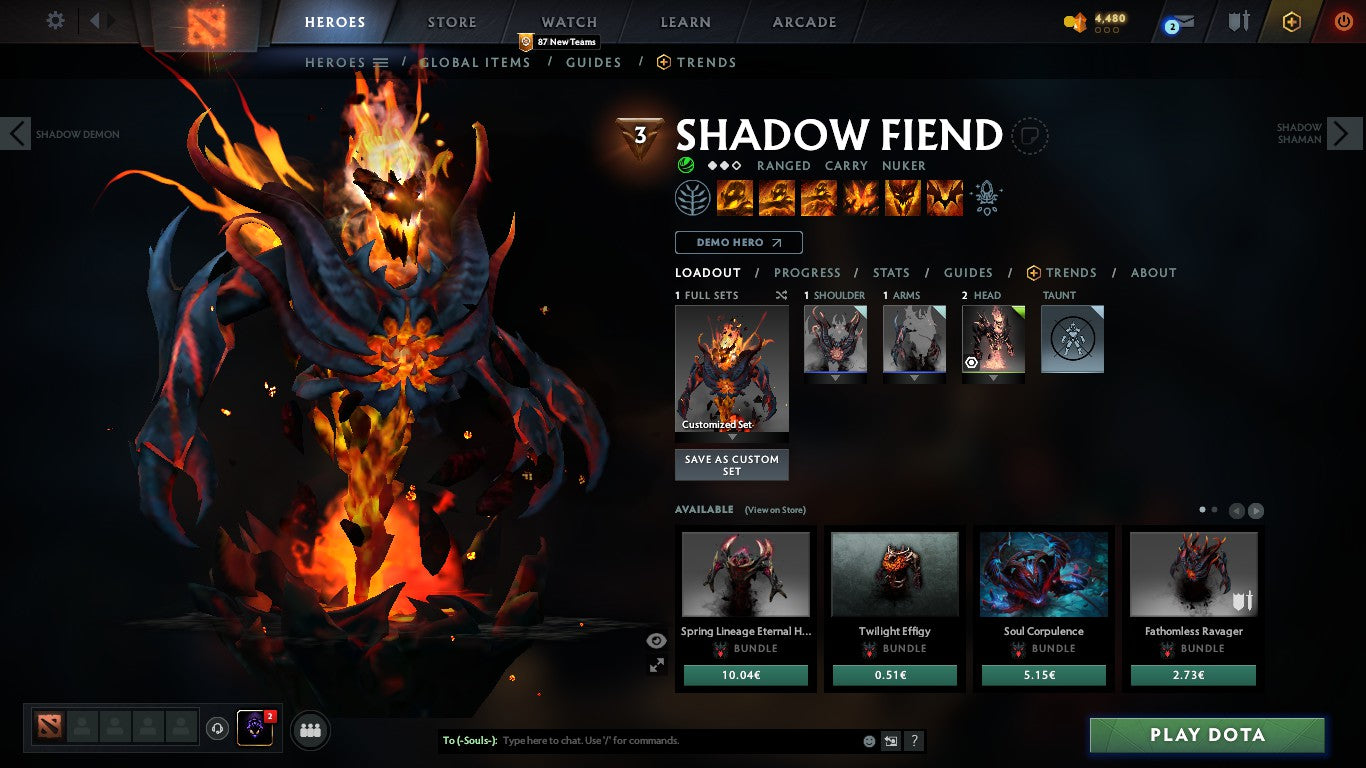Open the Aghanim's Scepter upgrades icon
This screenshot has width=1366, height=768.
(x=986, y=197)
